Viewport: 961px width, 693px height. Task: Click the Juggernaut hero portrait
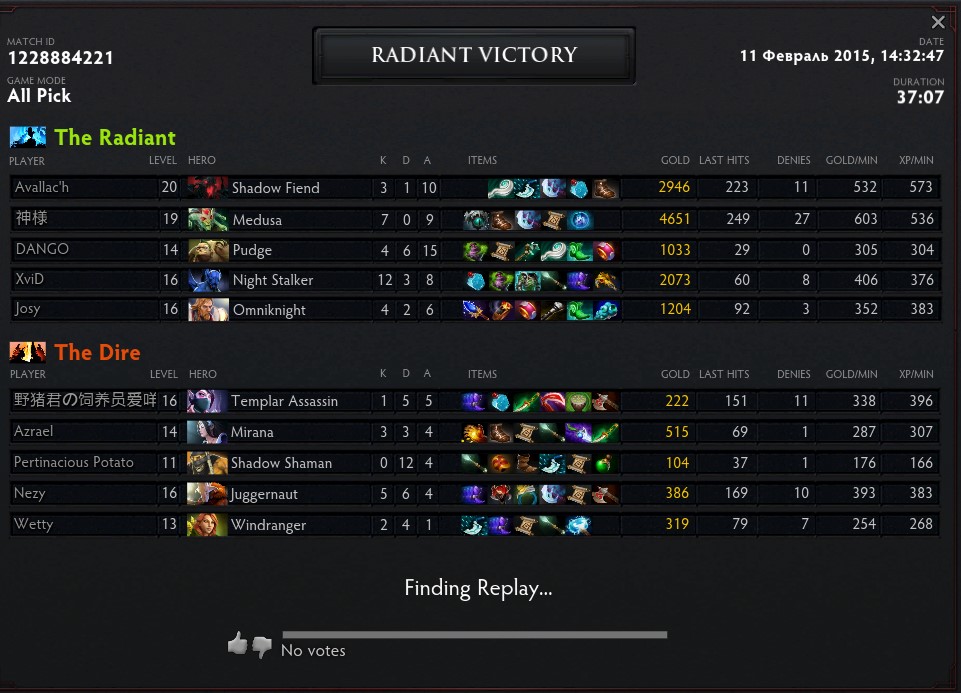207,494
